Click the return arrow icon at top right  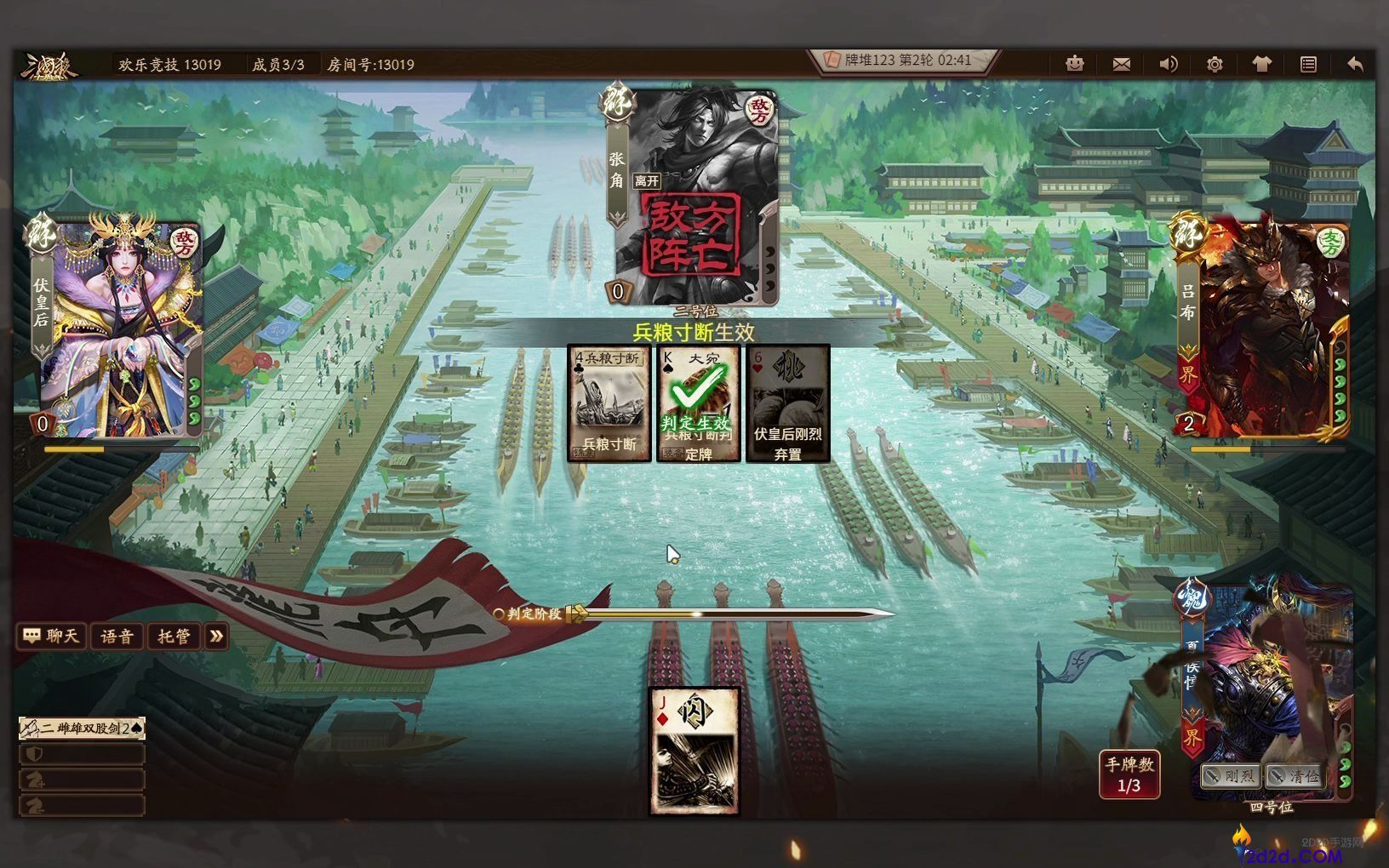[1353, 64]
